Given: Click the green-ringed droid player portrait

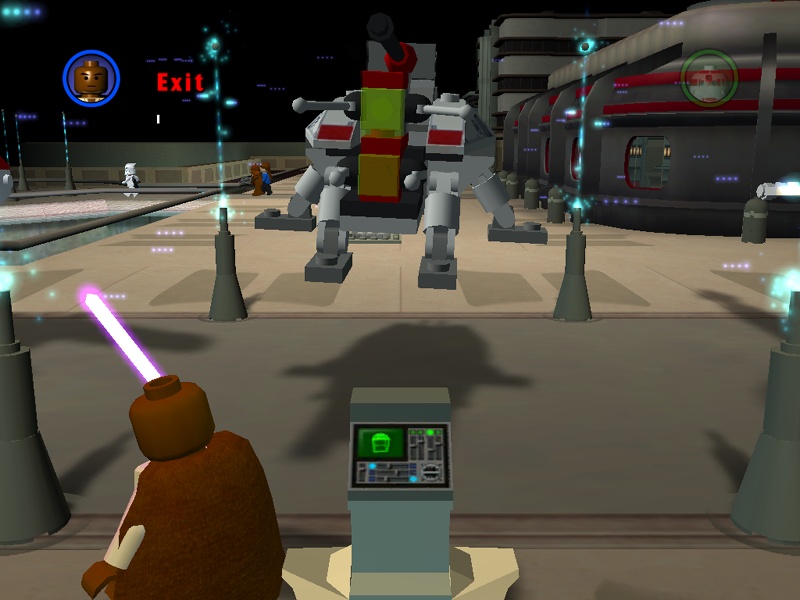Looking at the screenshot, I should point(709,77).
